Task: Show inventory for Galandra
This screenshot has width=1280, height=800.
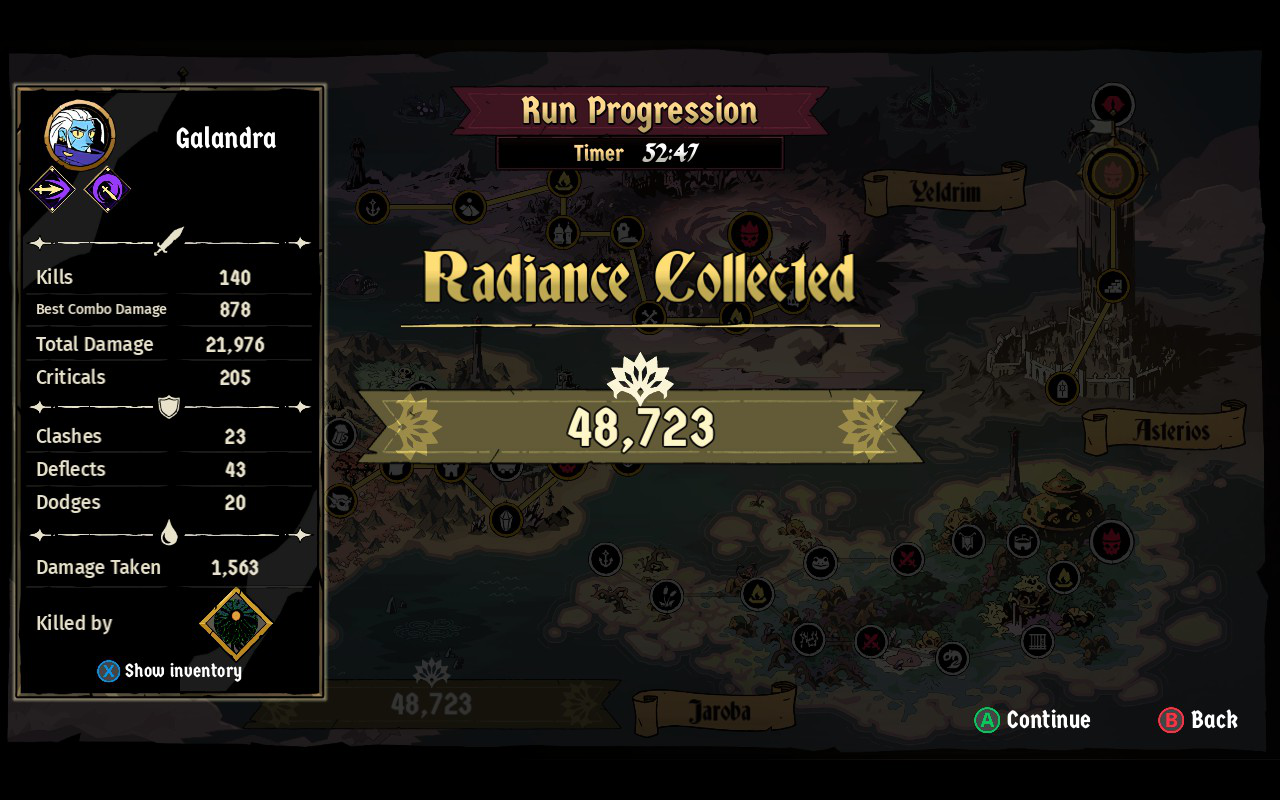Action: pyautogui.click(x=170, y=671)
